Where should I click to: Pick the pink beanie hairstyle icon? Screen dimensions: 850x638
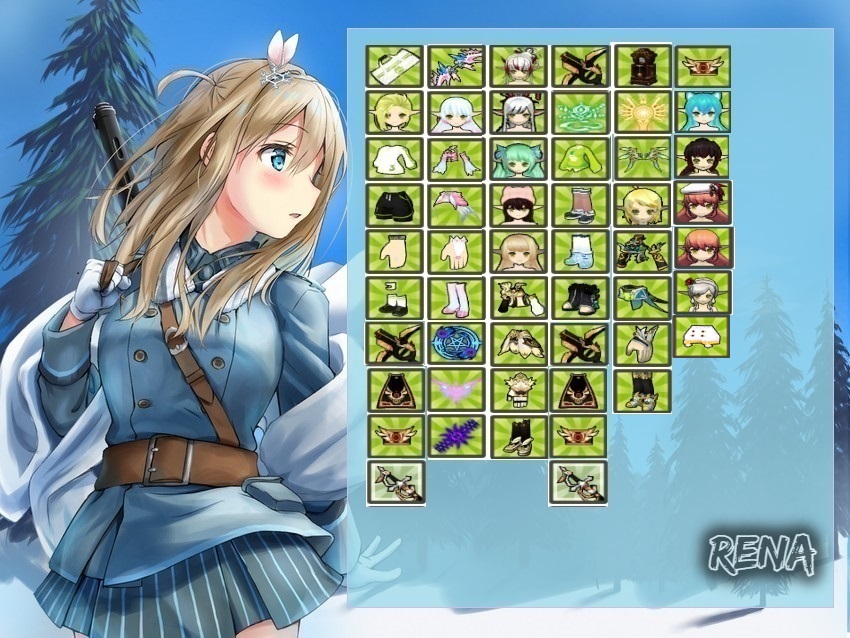[518, 203]
